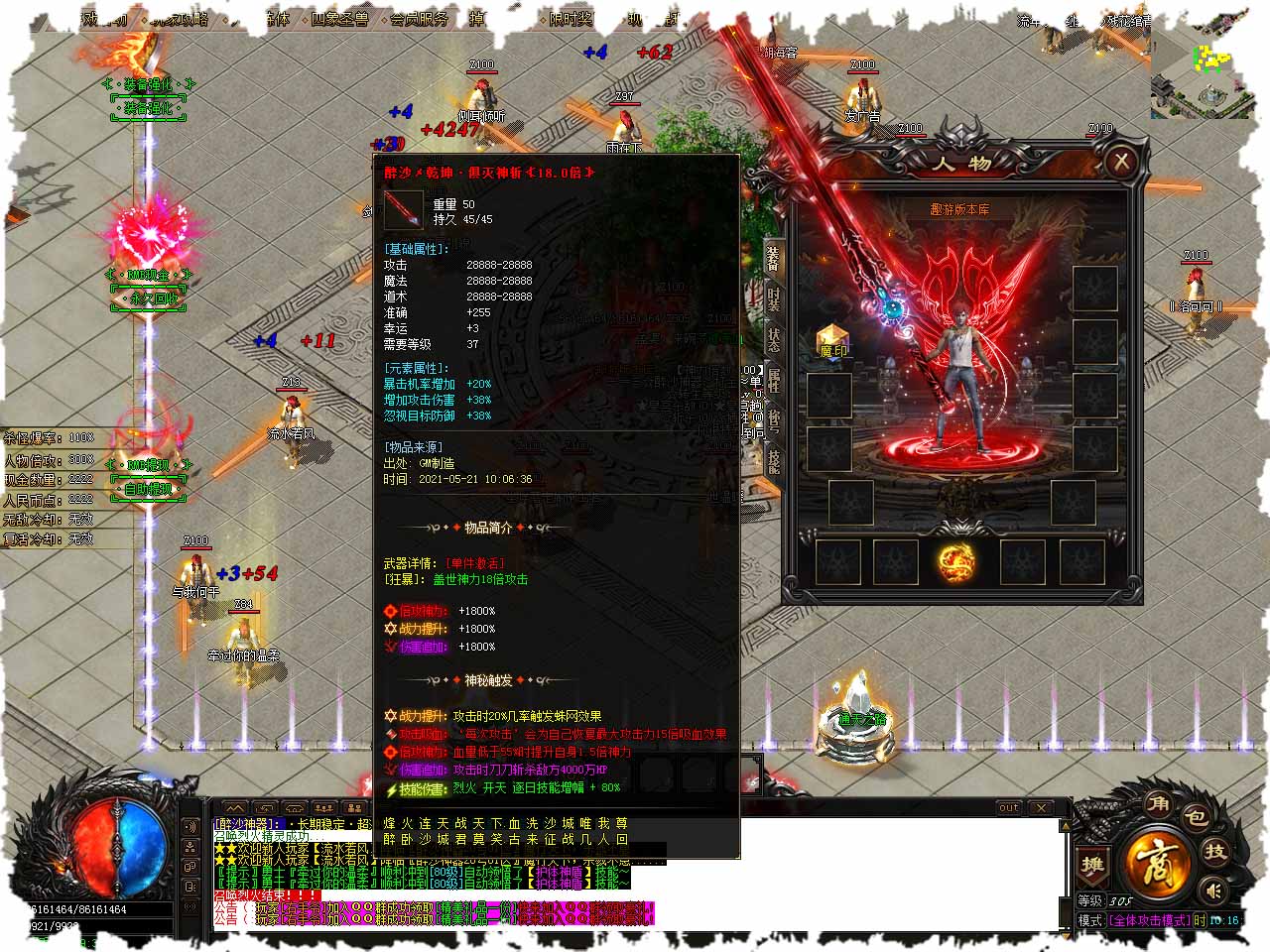This screenshot has width=1270, height=952.
Task: Close the chat window with X
Action: [1041, 808]
